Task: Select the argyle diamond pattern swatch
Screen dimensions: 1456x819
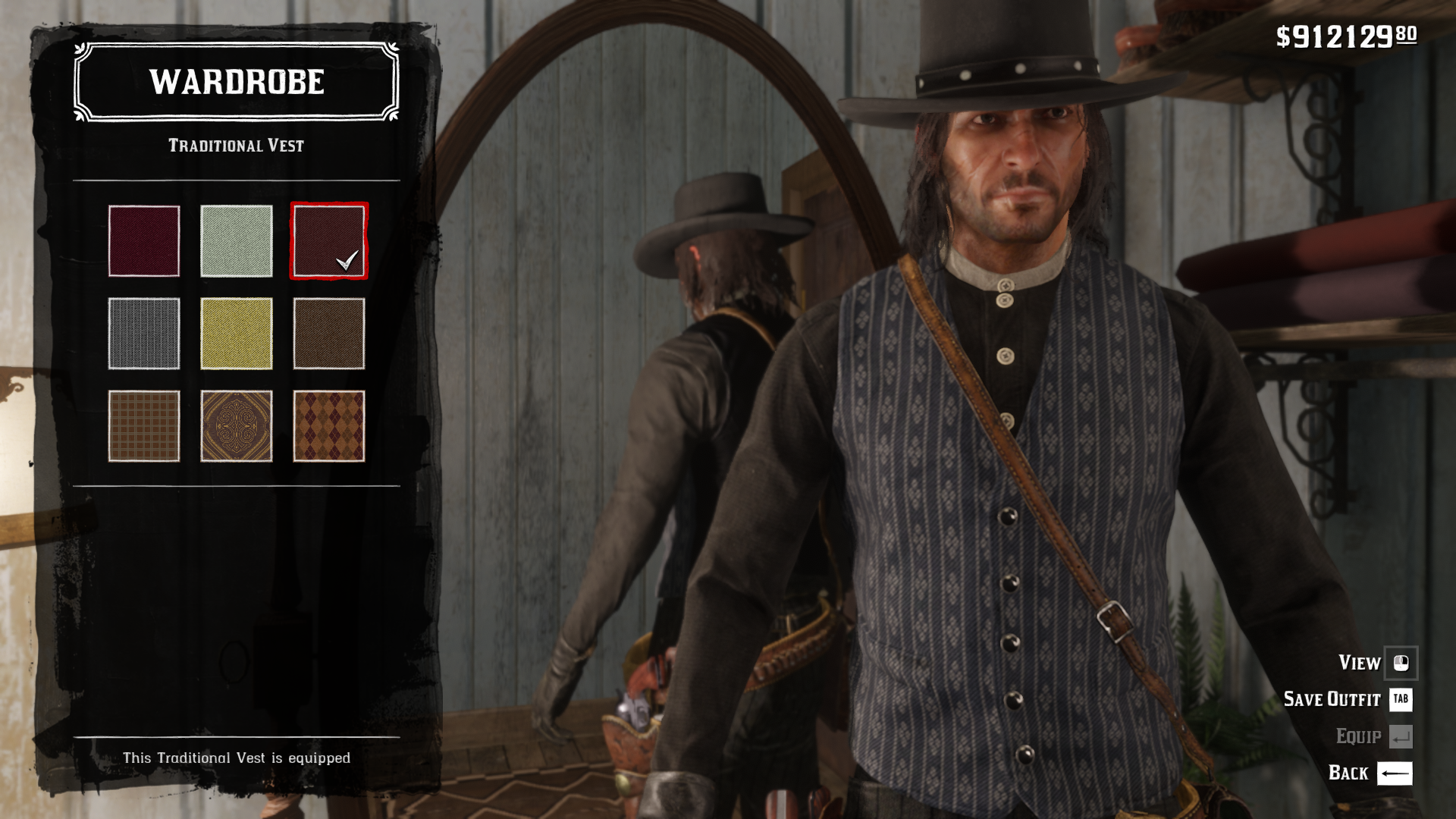Action: point(329,426)
